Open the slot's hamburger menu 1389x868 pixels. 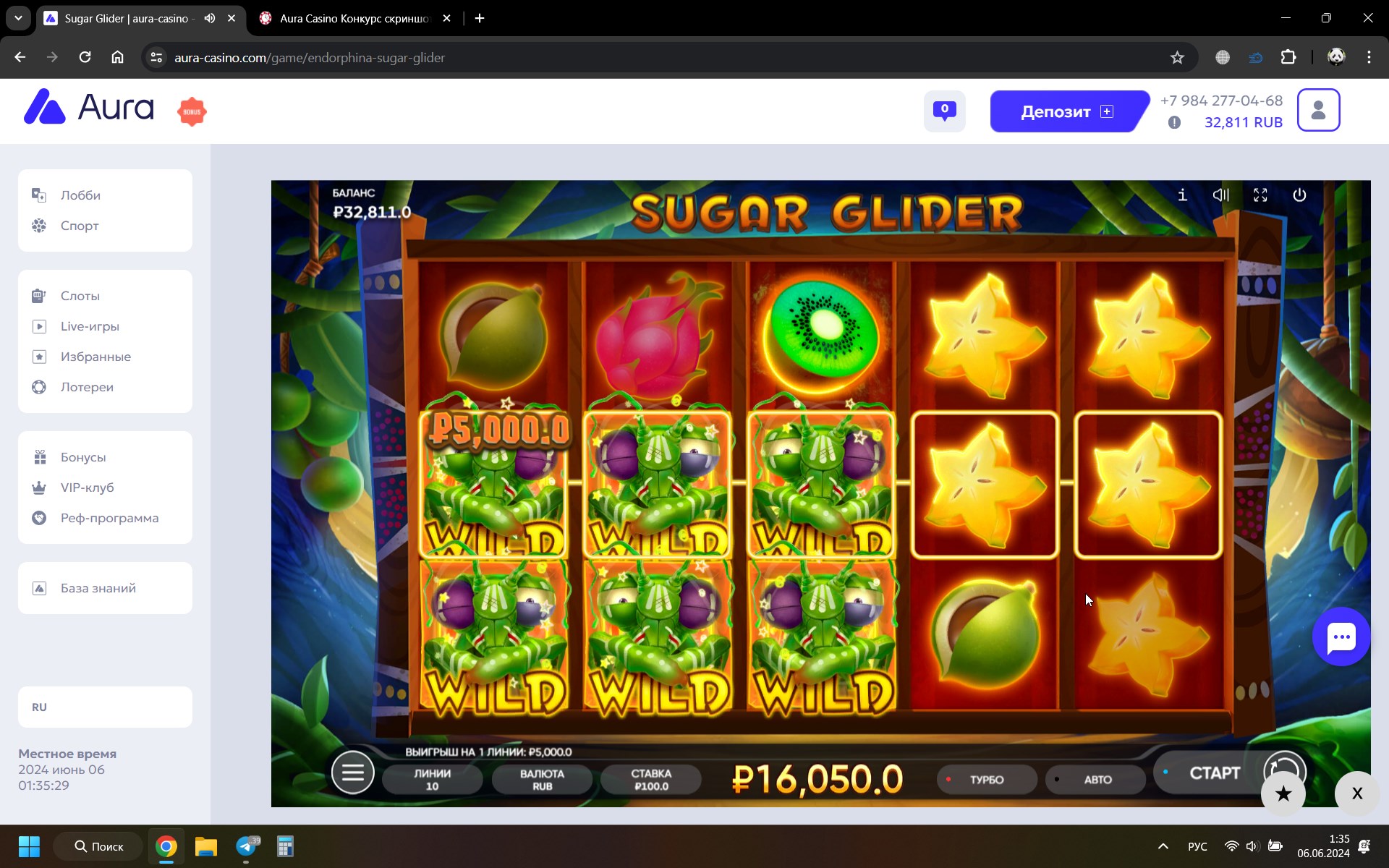click(x=352, y=773)
